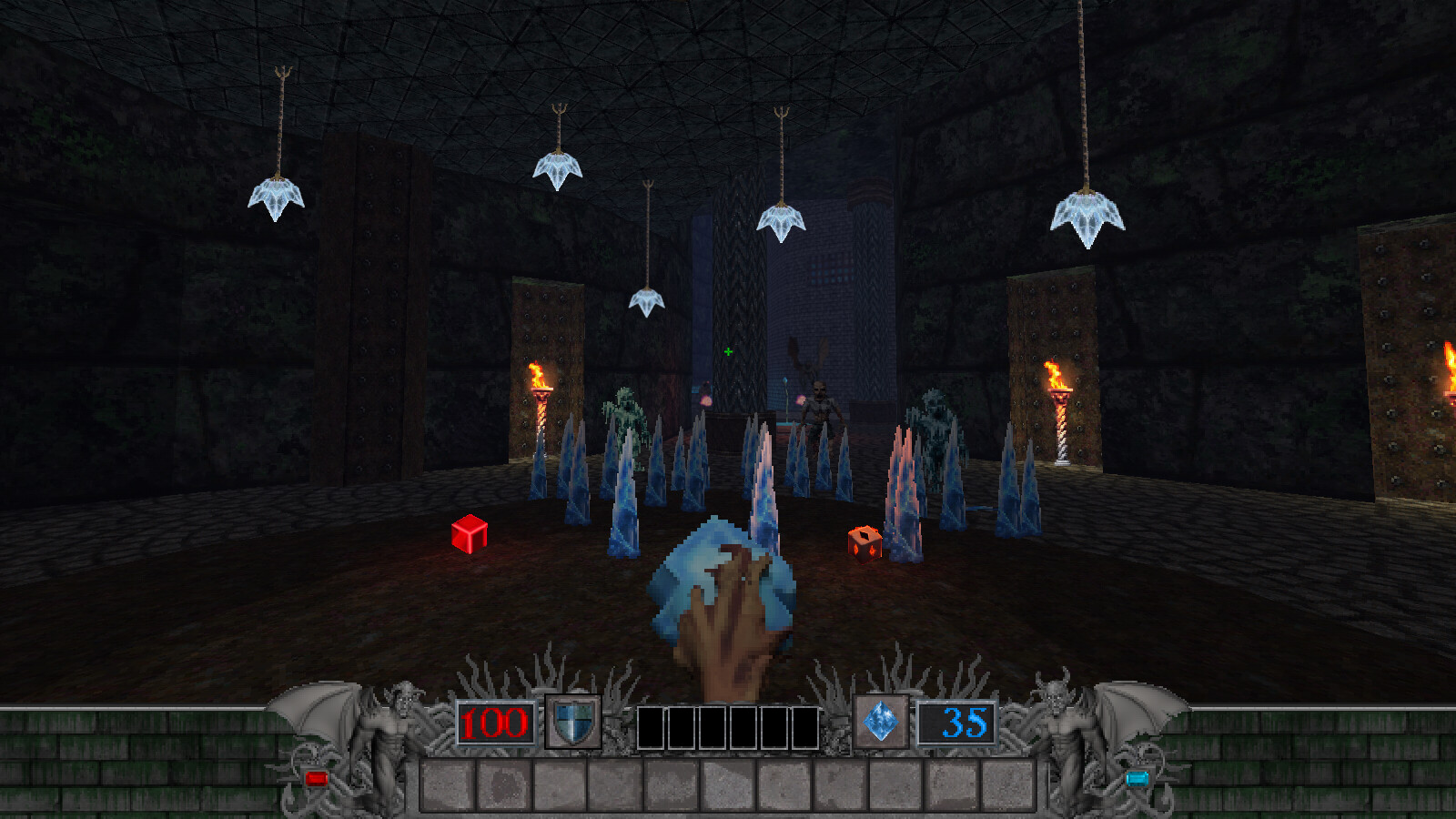Click the green crosshair marker
The height and width of the screenshot is (819, 1456).
pos(728,349)
